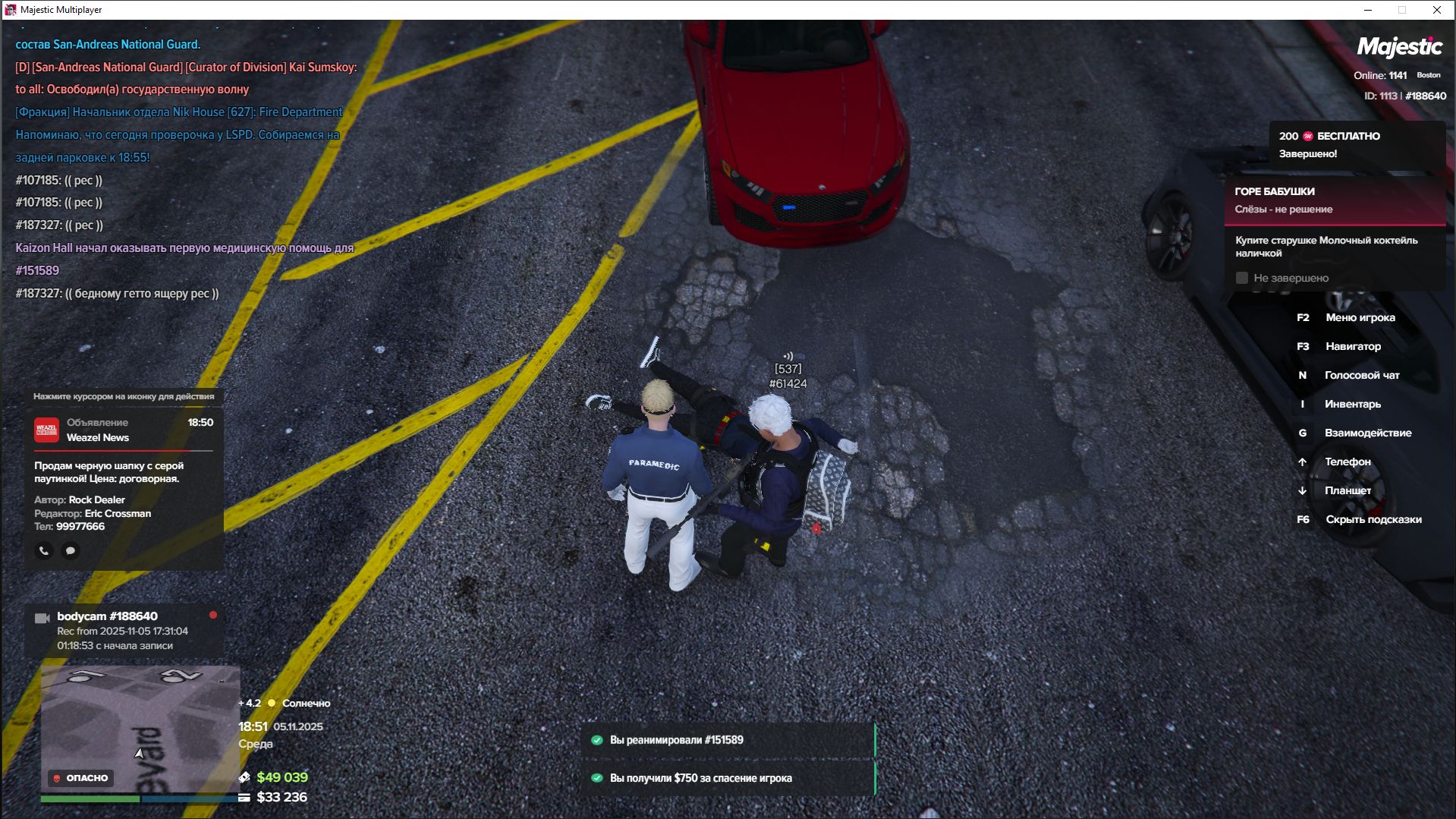Open the Weazel News announcement card
Image resolution: width=1456 pixels, height=819 pixels.
click(124, 471)
